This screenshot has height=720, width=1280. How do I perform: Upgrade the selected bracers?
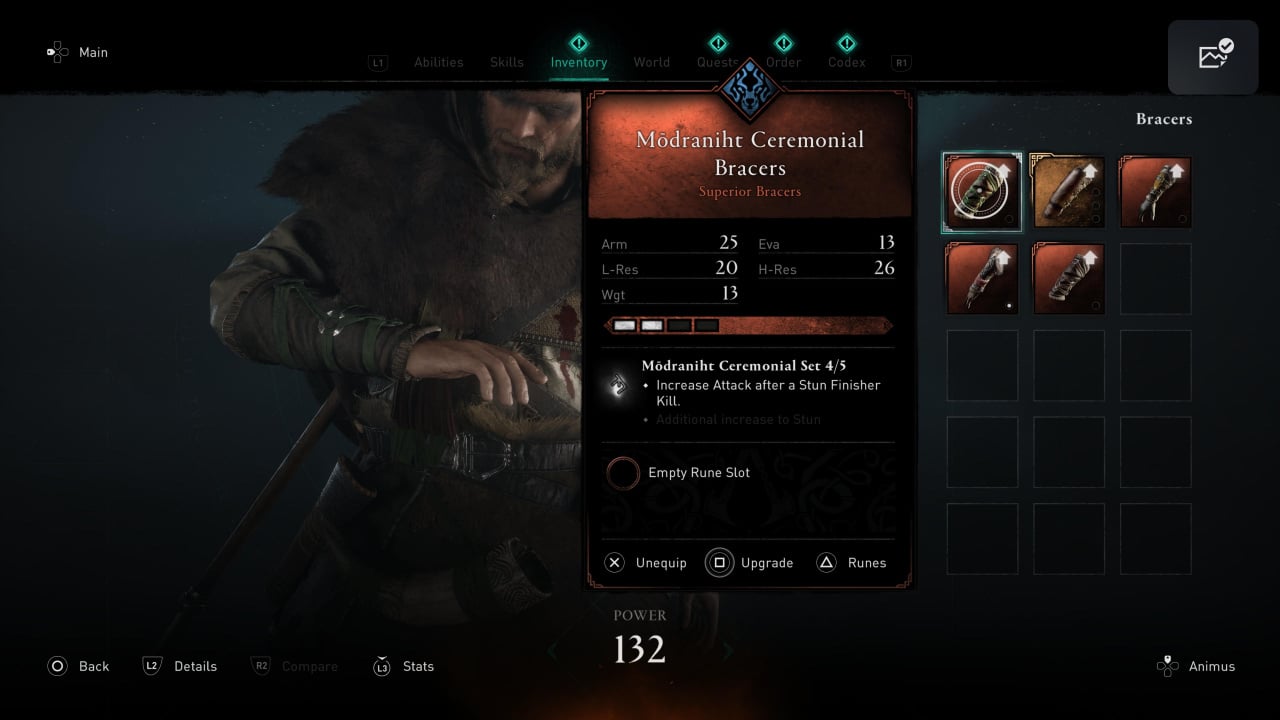point(750,563)
